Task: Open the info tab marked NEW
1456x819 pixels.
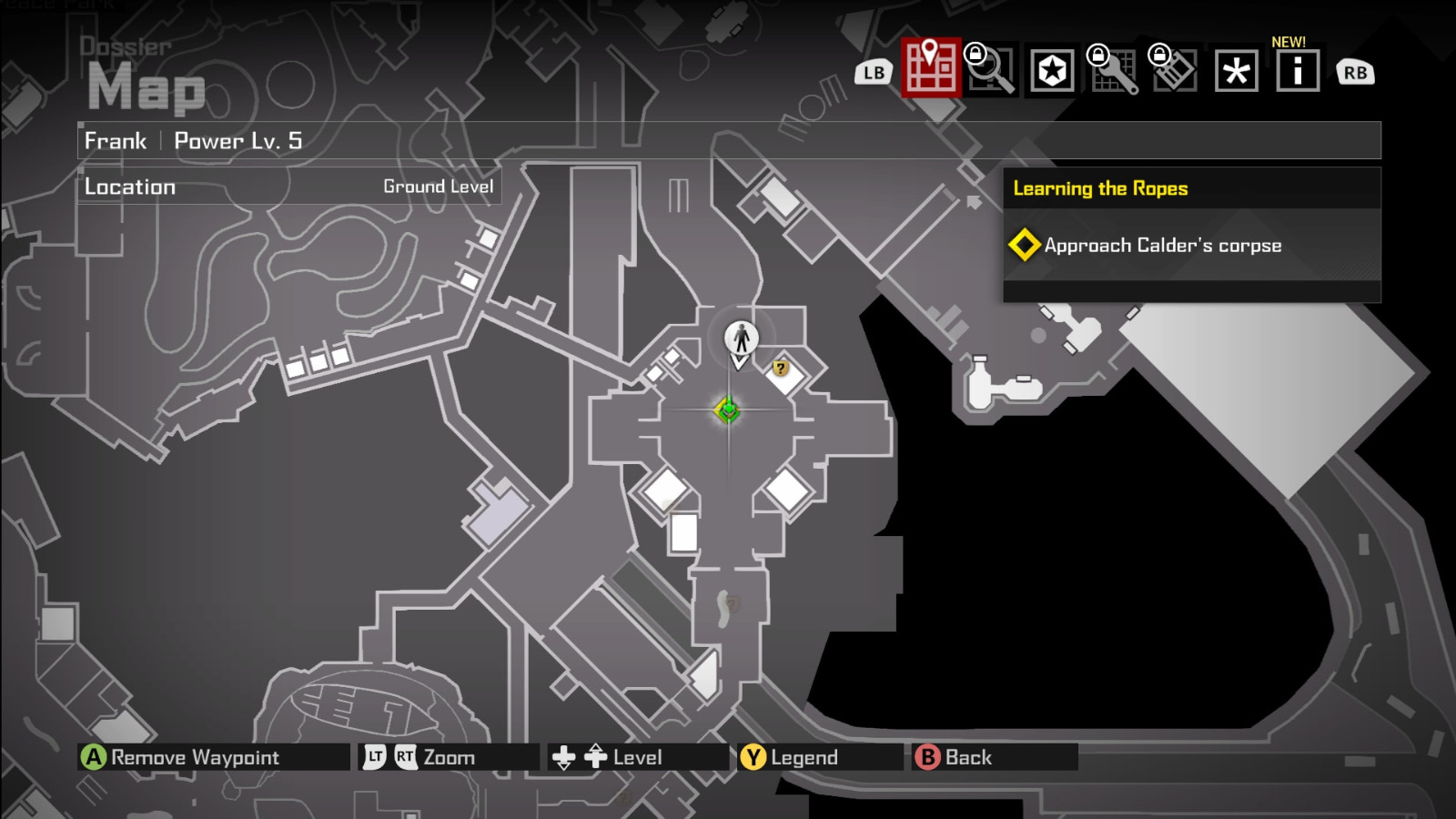Action: pos(1297,71)
